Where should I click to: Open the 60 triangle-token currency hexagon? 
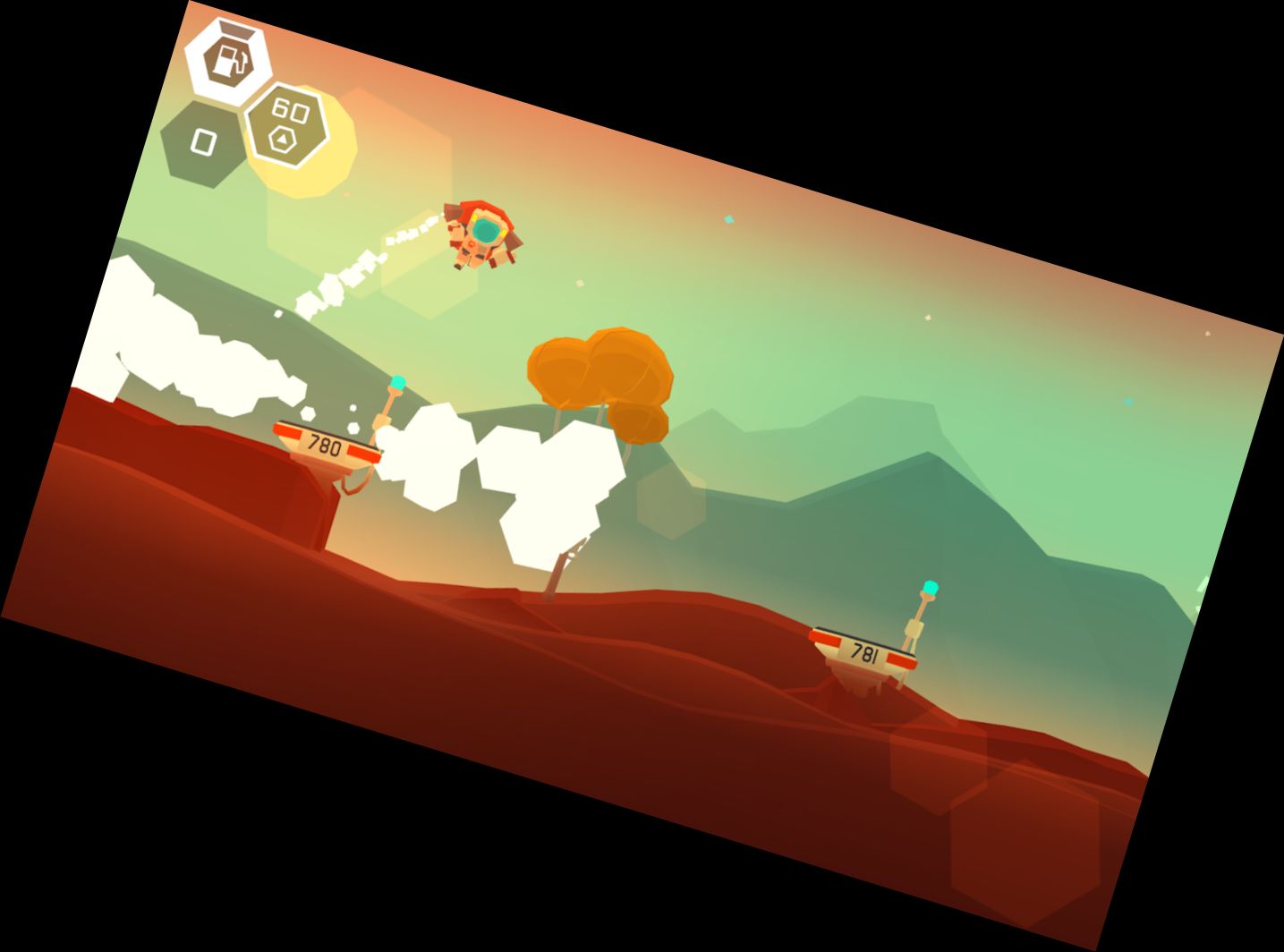coord(286,125)
